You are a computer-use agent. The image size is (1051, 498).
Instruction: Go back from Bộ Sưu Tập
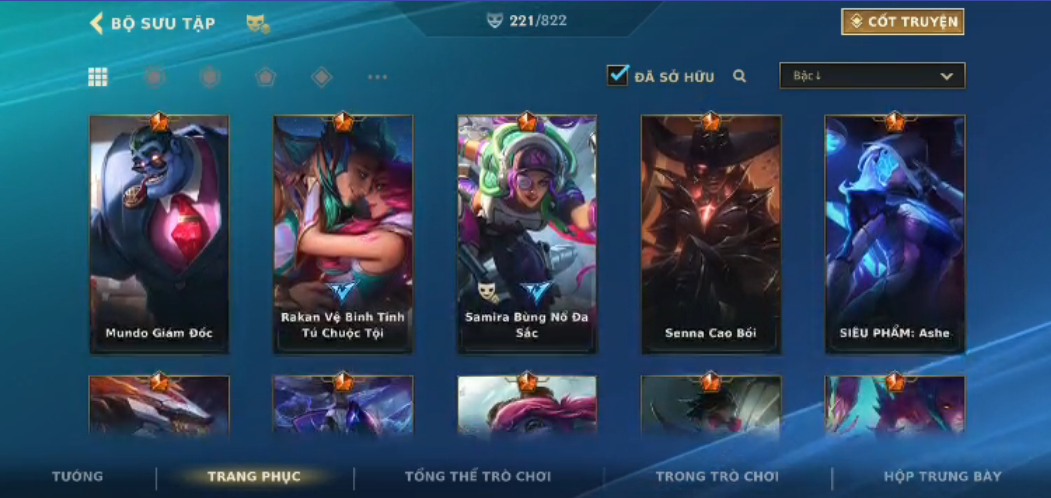97,23
